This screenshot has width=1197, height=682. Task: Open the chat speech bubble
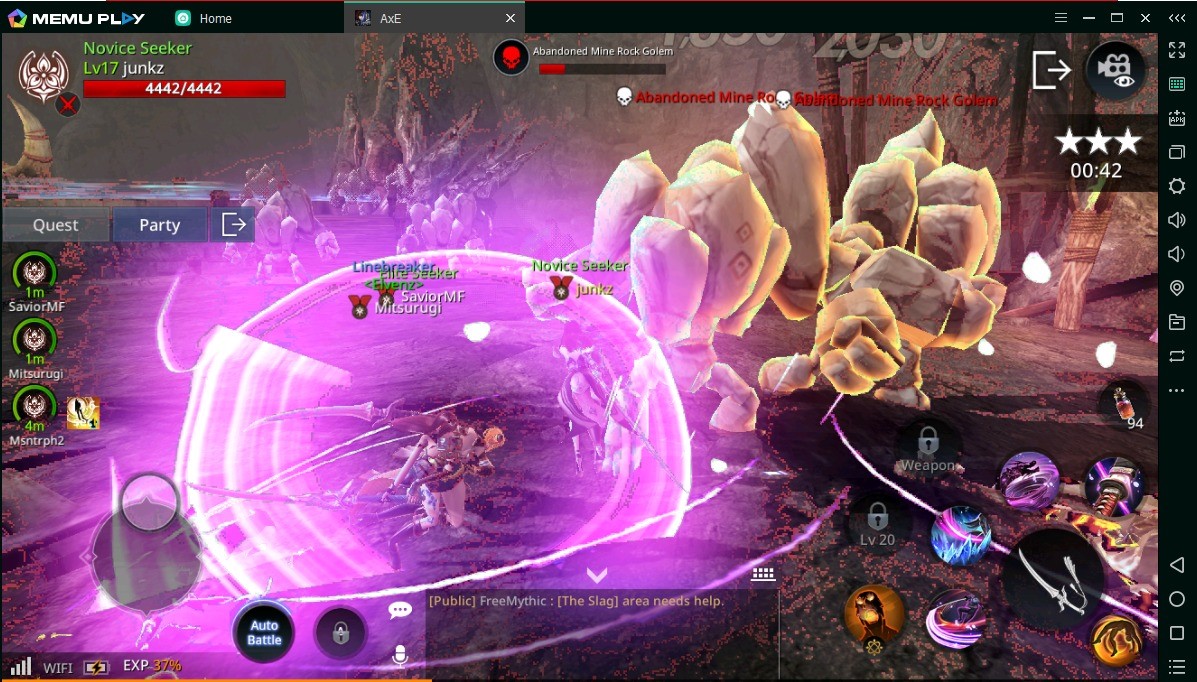coord(400,610)
